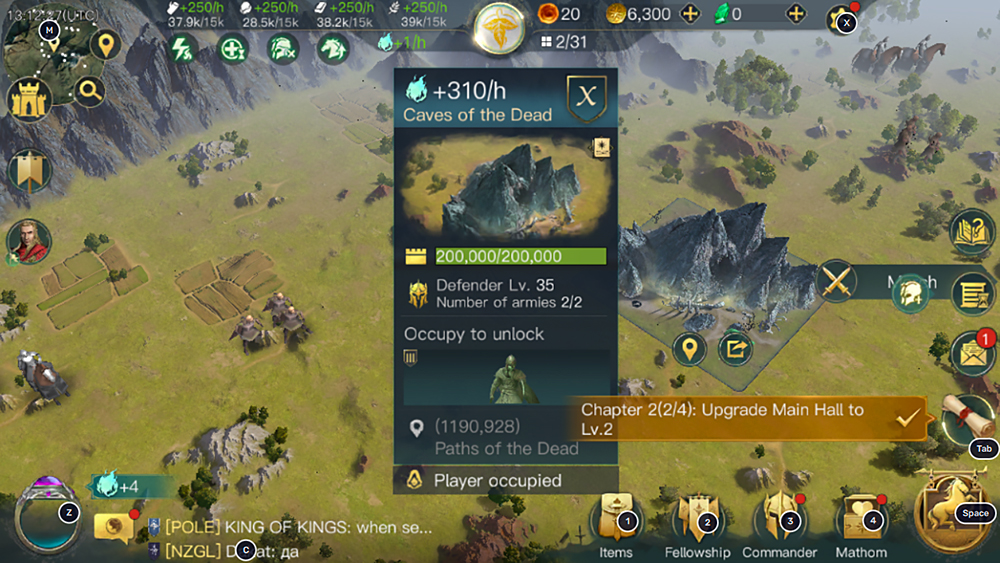Open the mail envelope icon
The width and height of the screenshot is (1000, 563).
[969, 354]
